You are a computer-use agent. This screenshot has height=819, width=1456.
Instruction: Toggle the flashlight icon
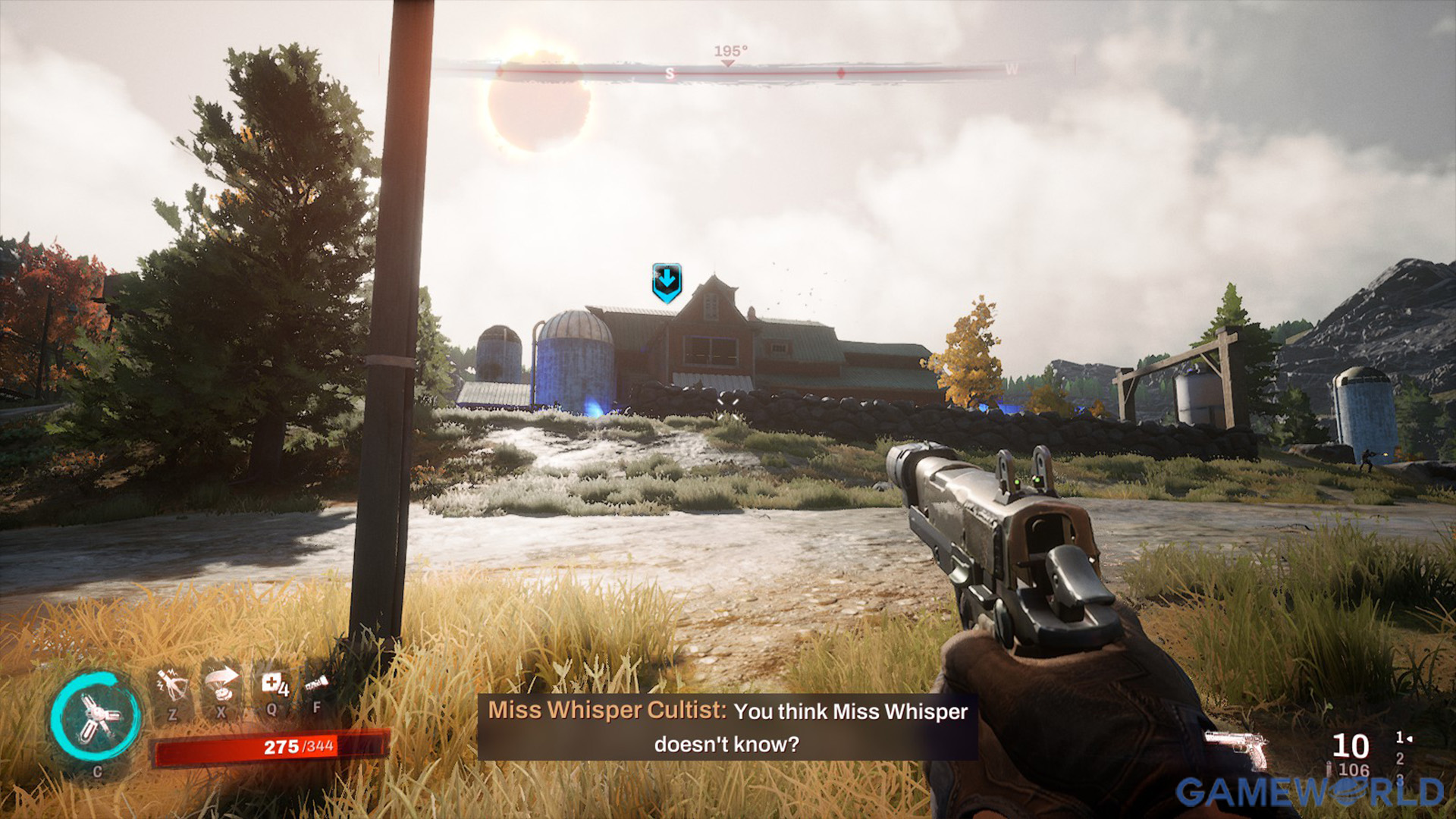click(316, 685)
